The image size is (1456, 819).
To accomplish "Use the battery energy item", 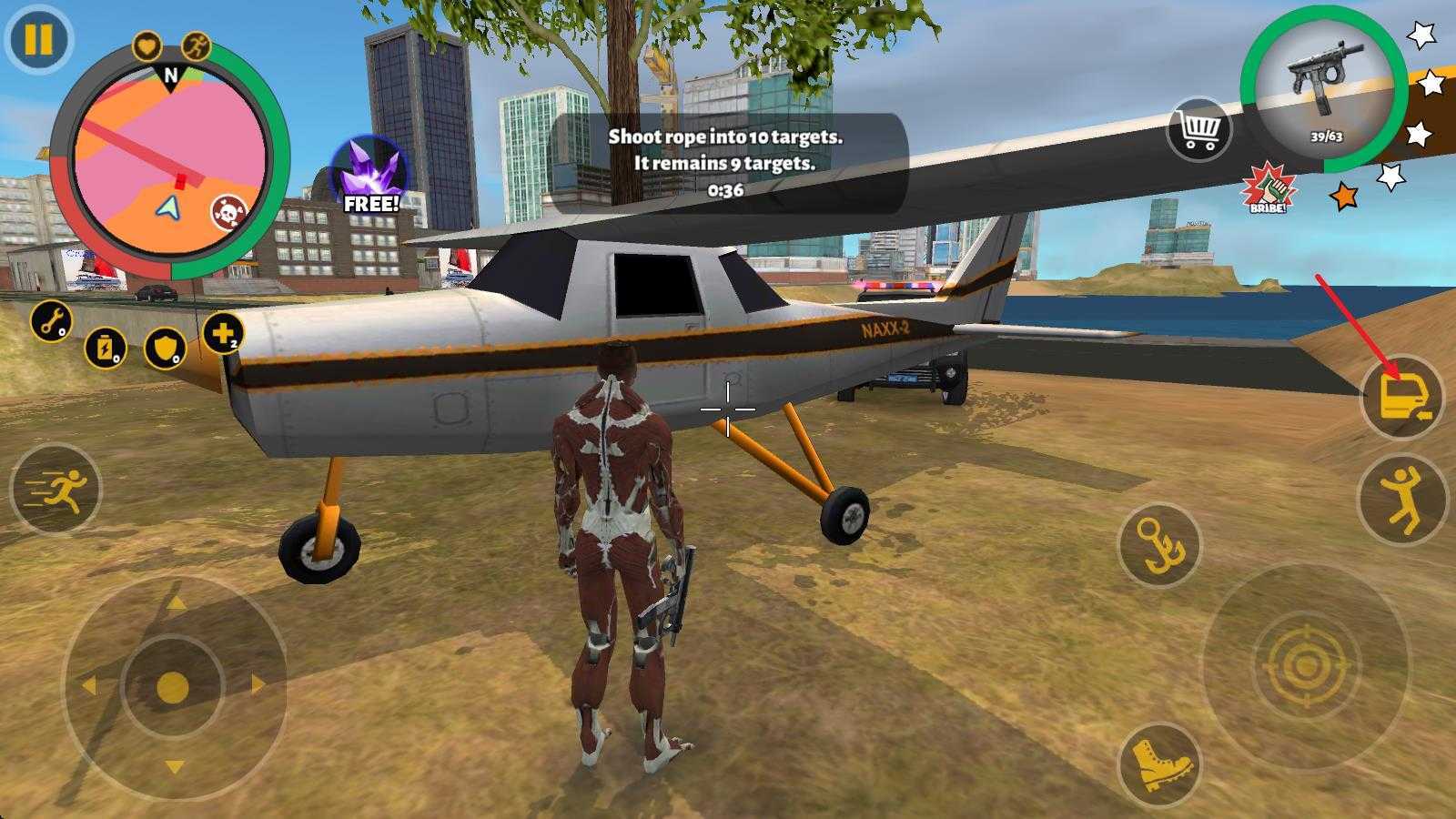I will [106, 348].
